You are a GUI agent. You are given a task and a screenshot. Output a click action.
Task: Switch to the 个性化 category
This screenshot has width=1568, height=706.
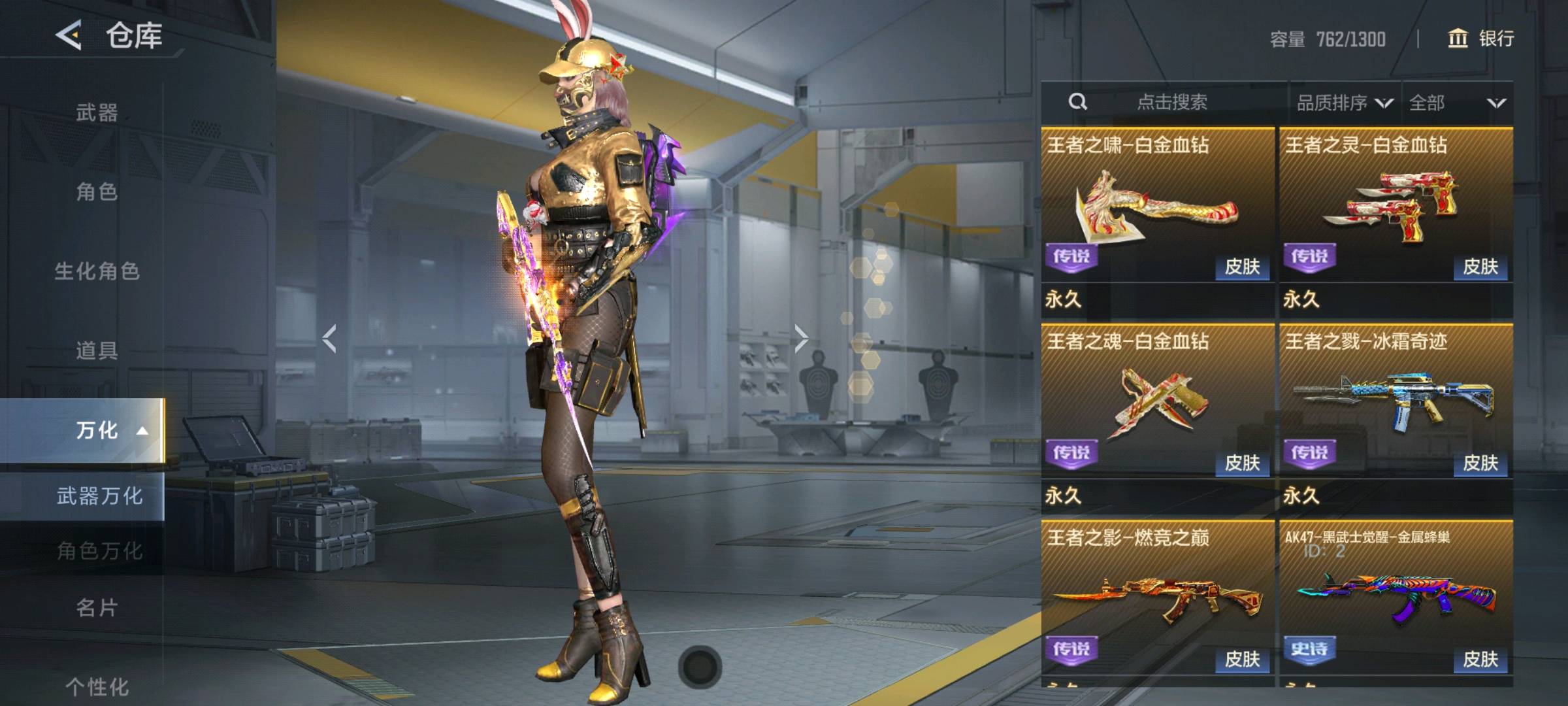(97, 686)
